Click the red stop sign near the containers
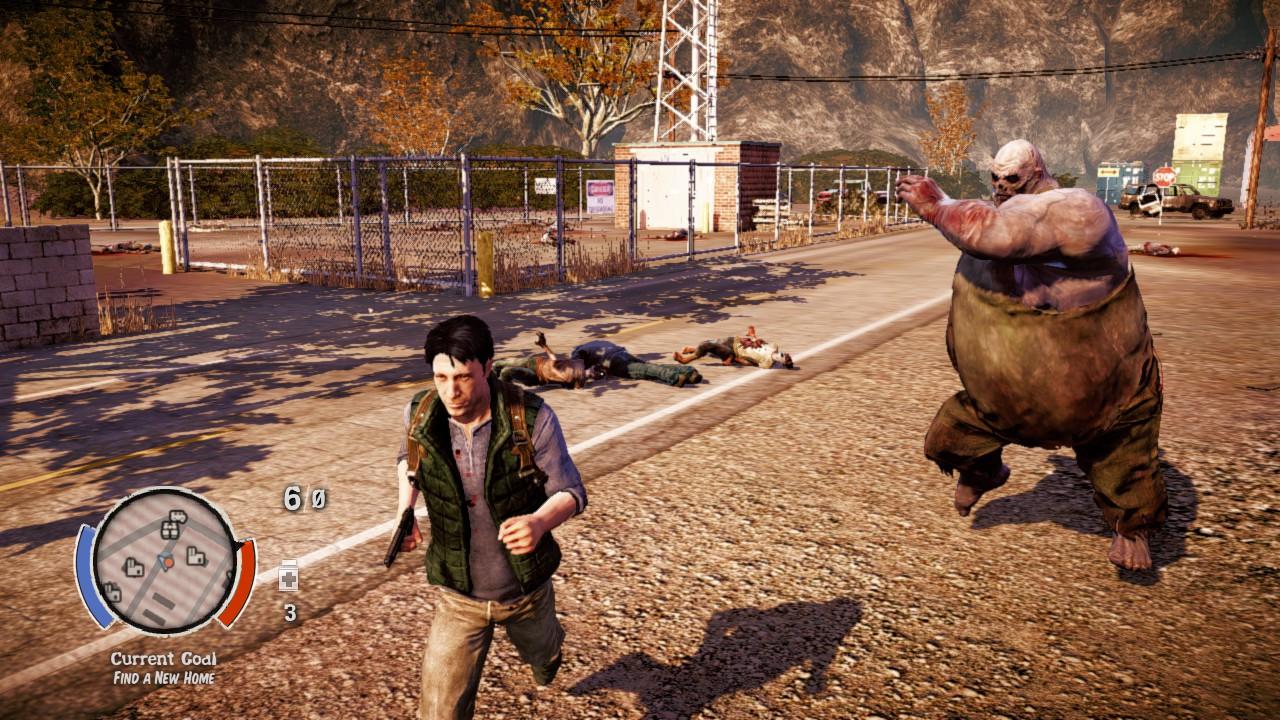The image size is (1280, 720). [x=1163, y=176]
